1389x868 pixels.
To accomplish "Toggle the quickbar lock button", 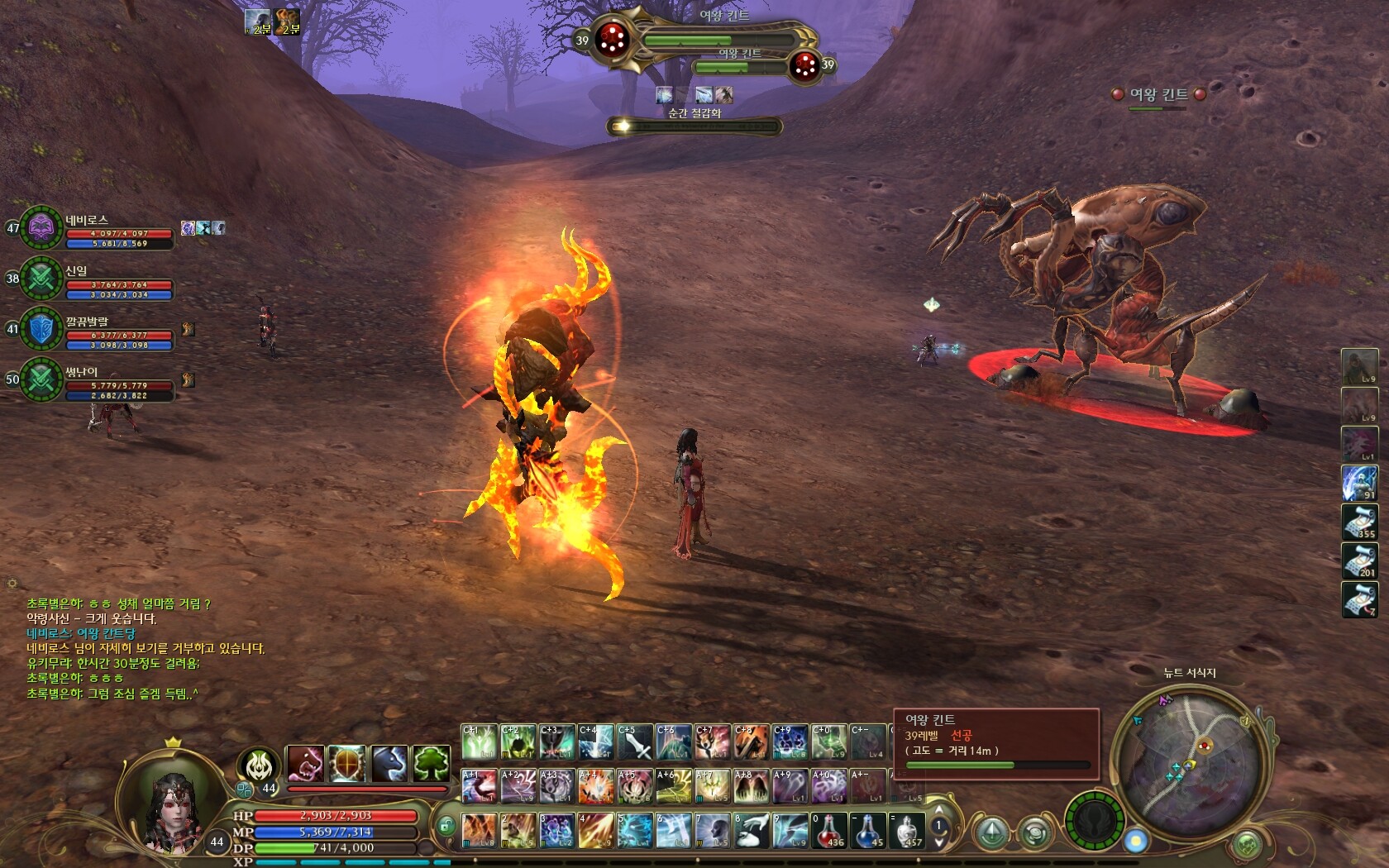I will tap(446, 825).
